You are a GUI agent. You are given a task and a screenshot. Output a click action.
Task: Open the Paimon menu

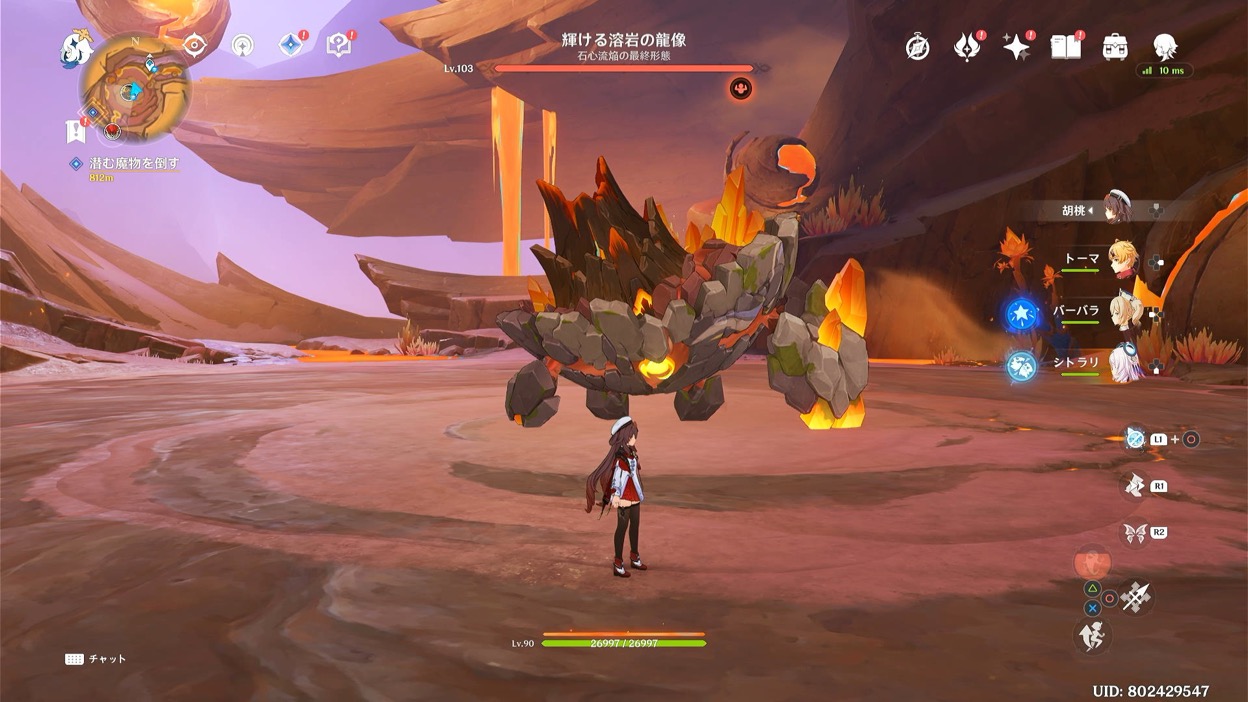point(75,46)
